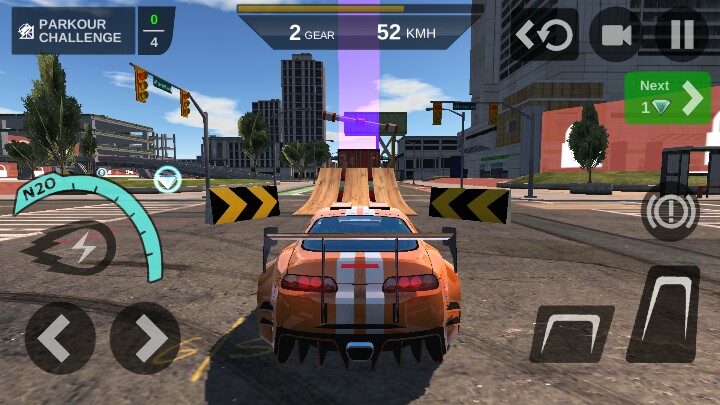720x405 pixels.
Task: Activate the N2O nitro boost
Action: [x=82, y=248]
